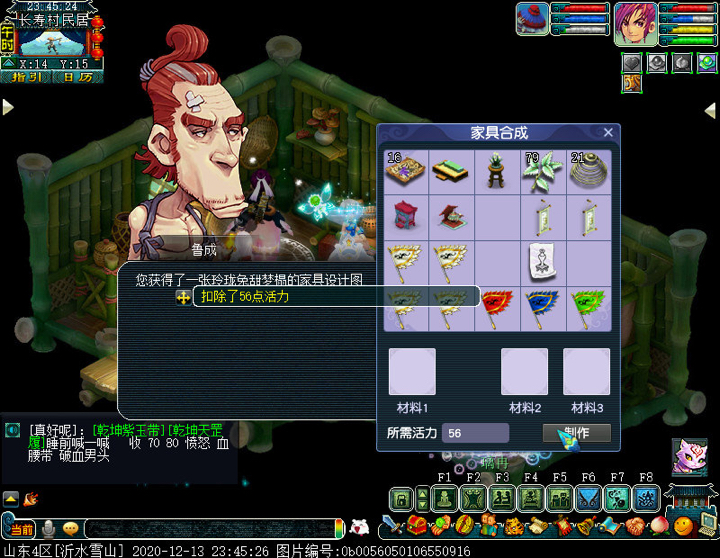The width and height of the screenshot is (720, 558).
Task: Click the empty 材料1 material slot
Action: coord(412,372)
